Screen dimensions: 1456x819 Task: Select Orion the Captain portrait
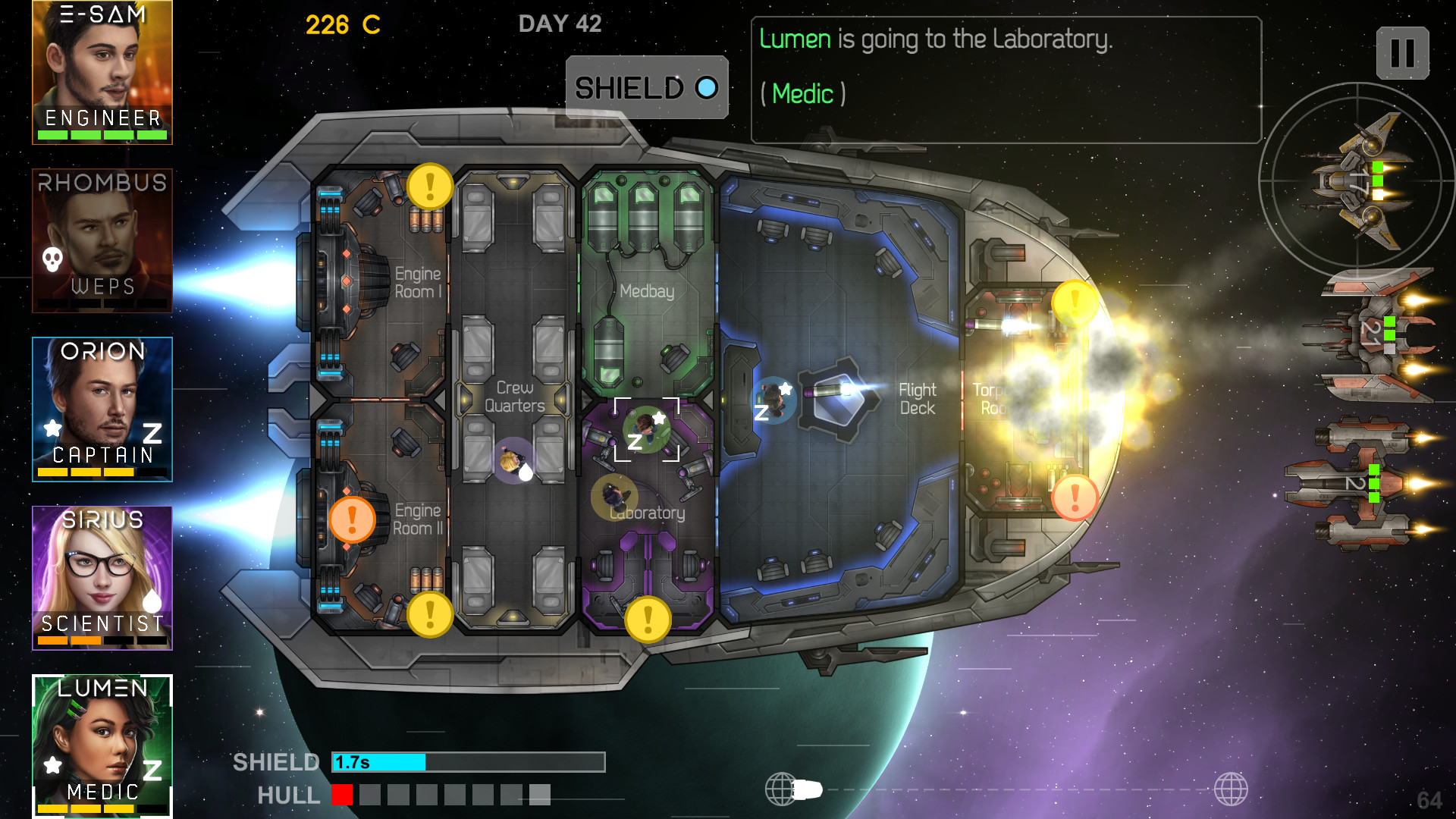[102, 409]
